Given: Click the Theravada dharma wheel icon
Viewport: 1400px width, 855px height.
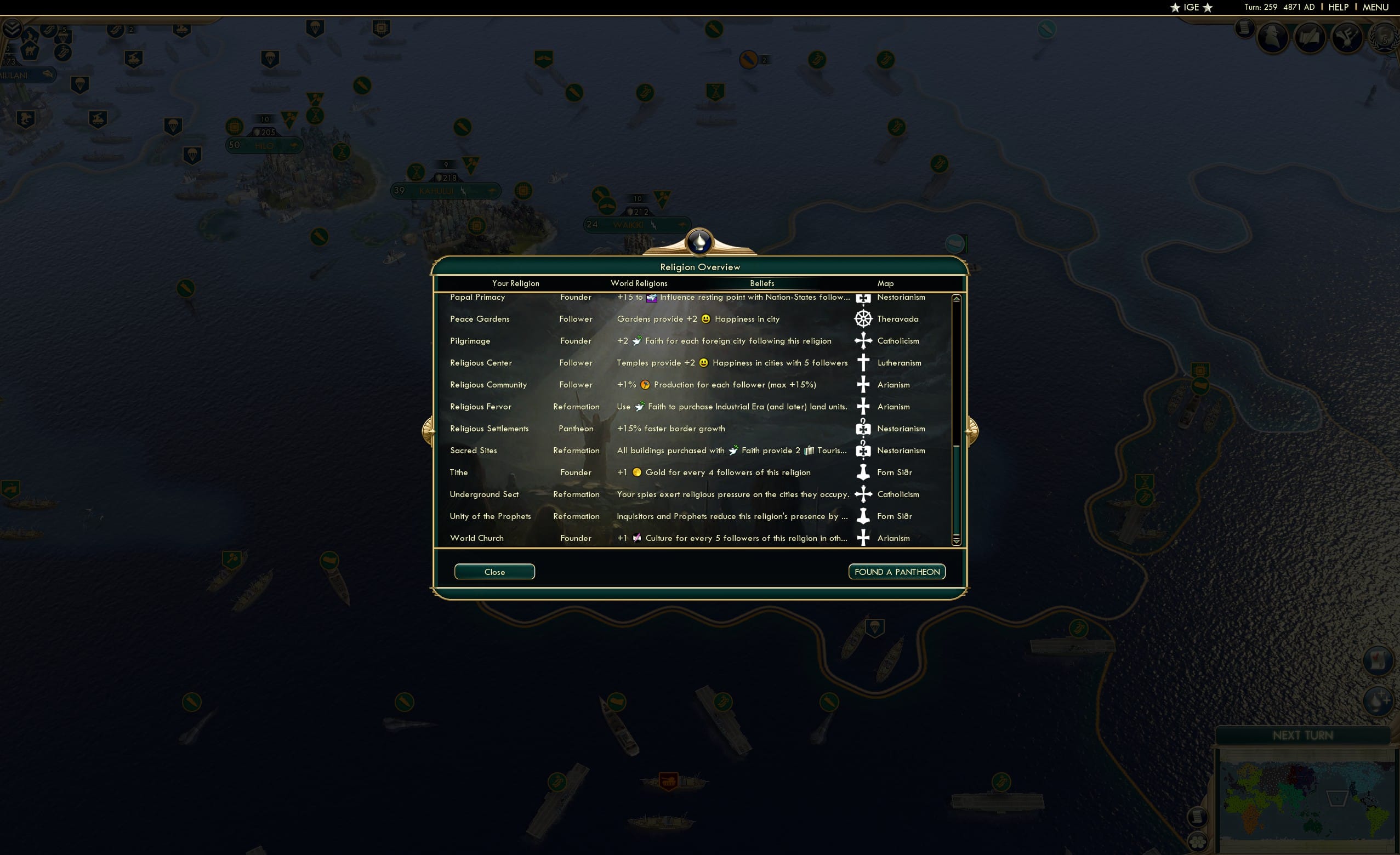Looking at the screenshot, I should coord(864,319).
